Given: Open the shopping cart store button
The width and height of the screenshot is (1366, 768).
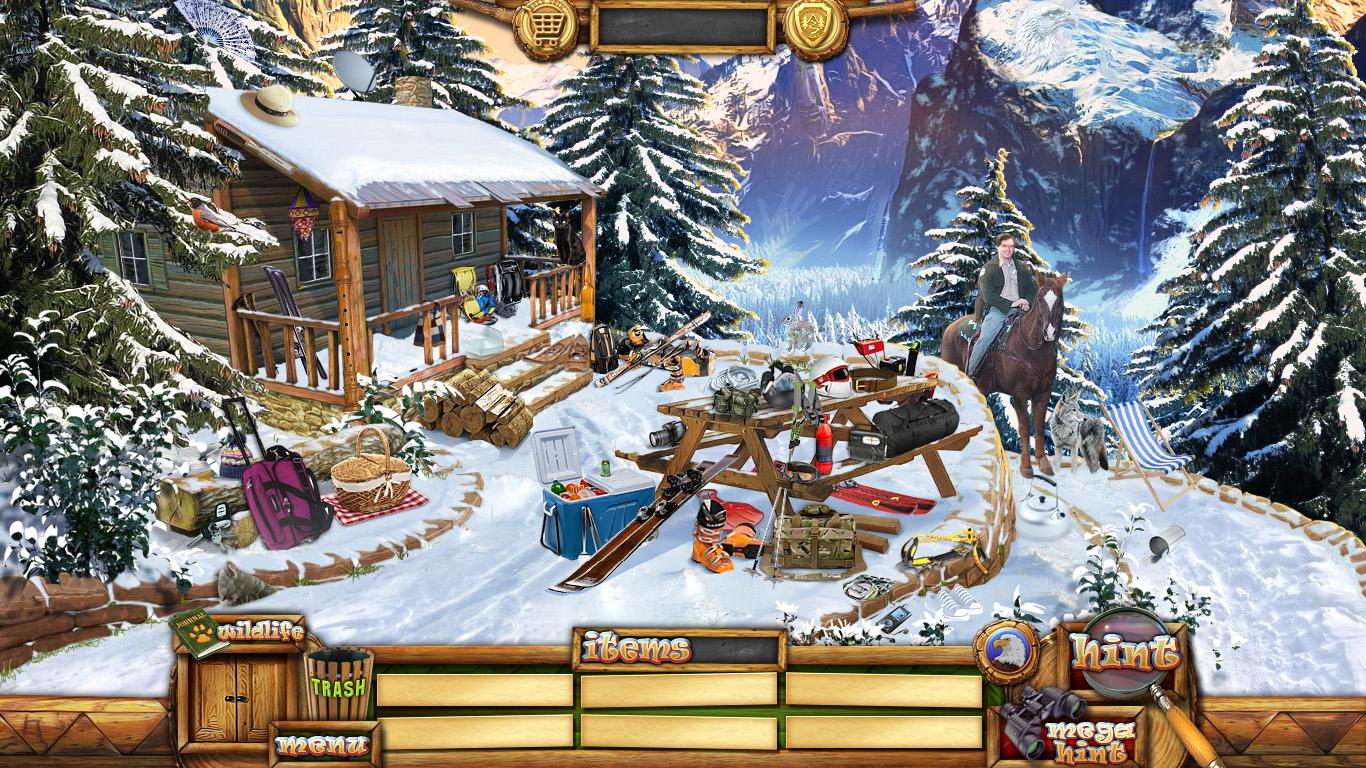Looking at the screenshot, I should click(545, 27).
